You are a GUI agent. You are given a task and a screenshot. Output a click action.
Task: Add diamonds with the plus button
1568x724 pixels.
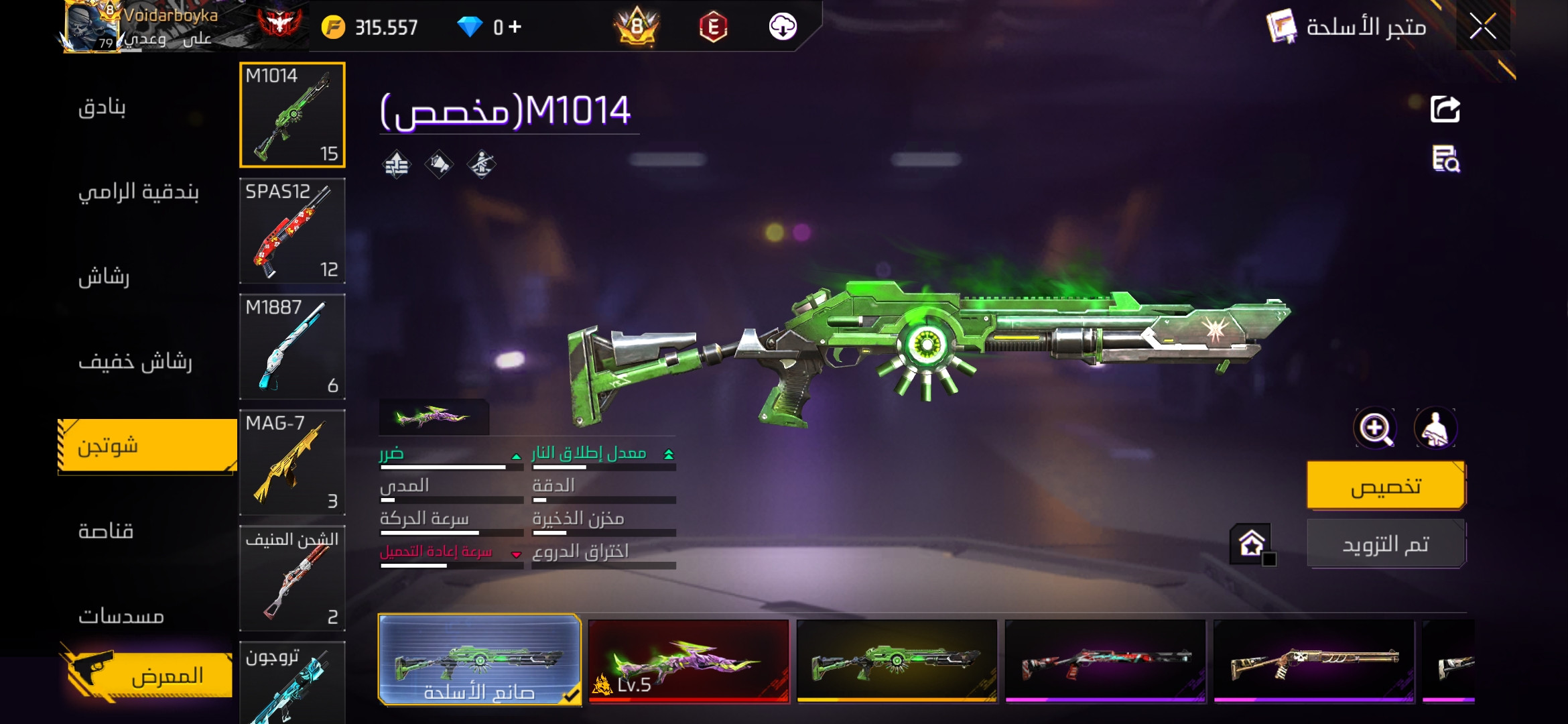coord(515,27)
